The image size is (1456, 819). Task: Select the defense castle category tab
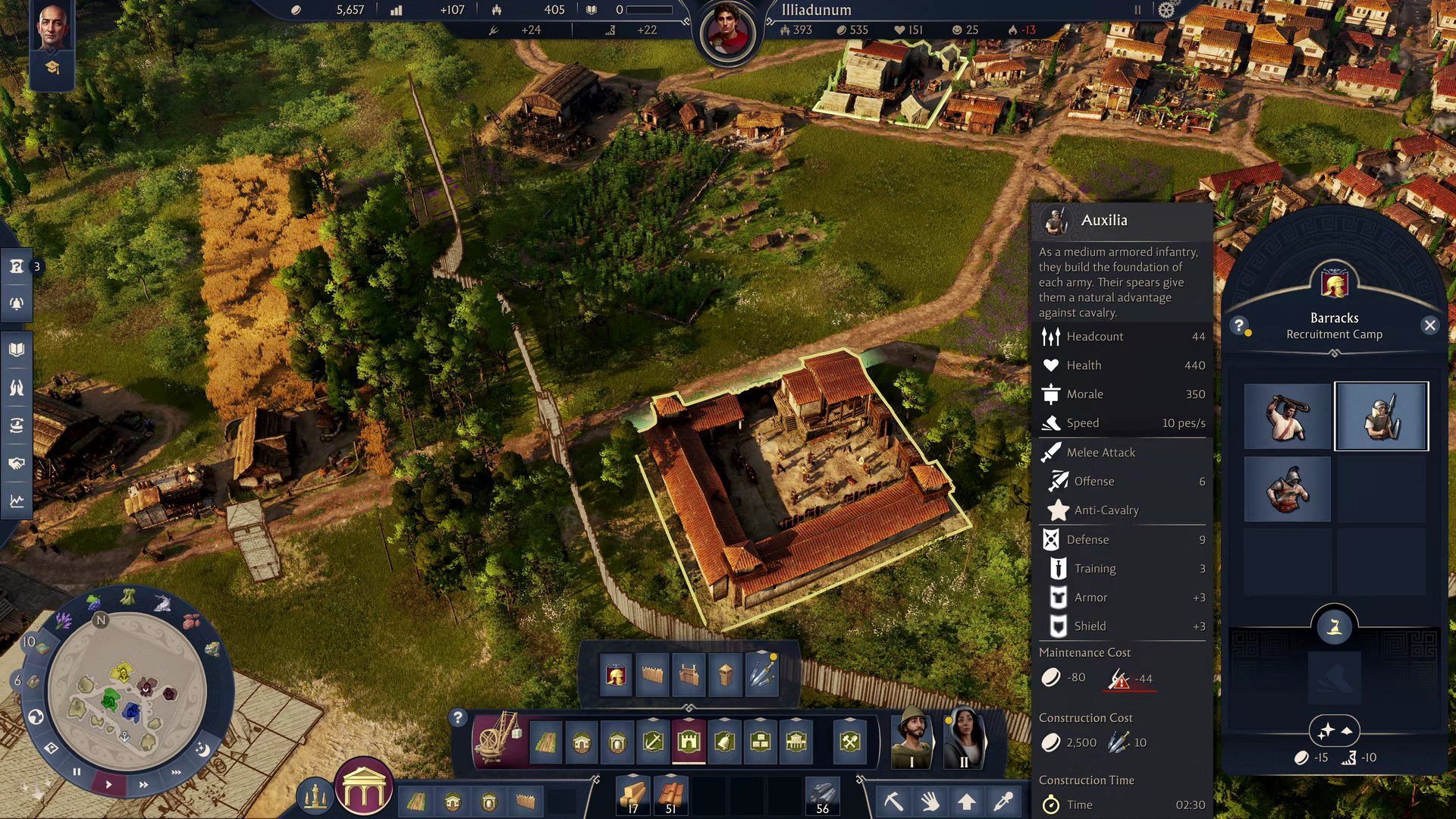[x=689, y=742]
